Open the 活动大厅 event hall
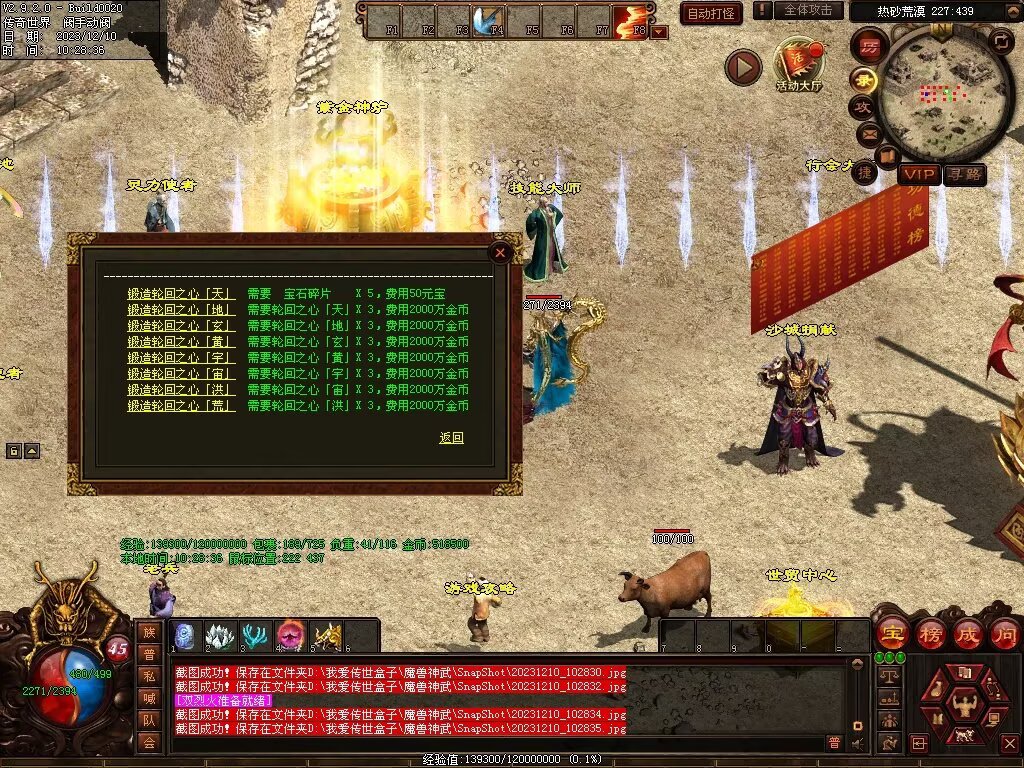 click(798, 62)
